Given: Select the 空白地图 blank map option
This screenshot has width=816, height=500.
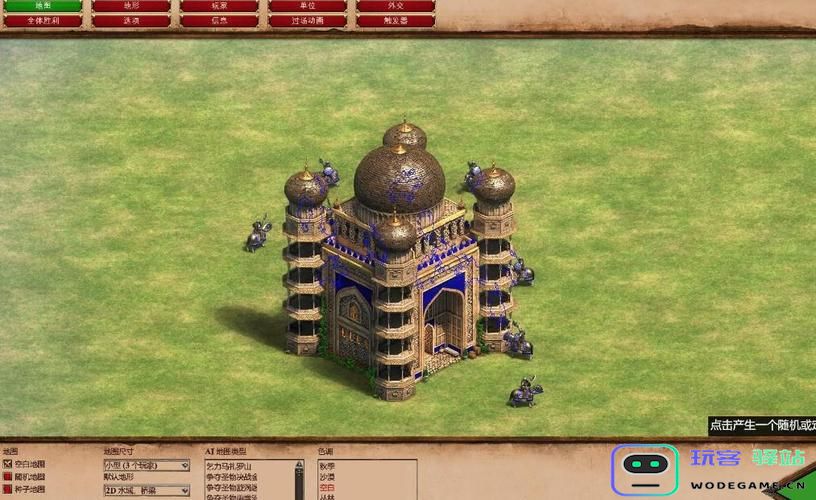Looking at the screenshot, I should [x=8, y=465].
